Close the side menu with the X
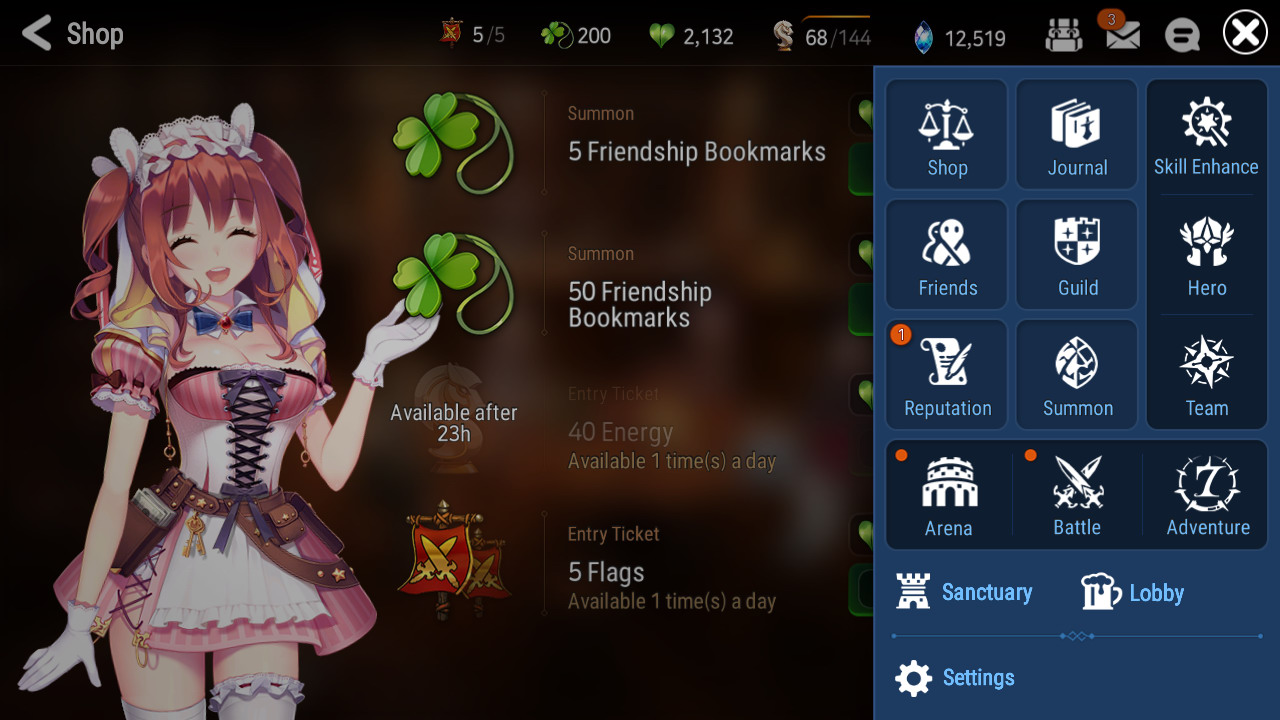The height and width of the screenshot is (720, 1280). click(1245, 35)
